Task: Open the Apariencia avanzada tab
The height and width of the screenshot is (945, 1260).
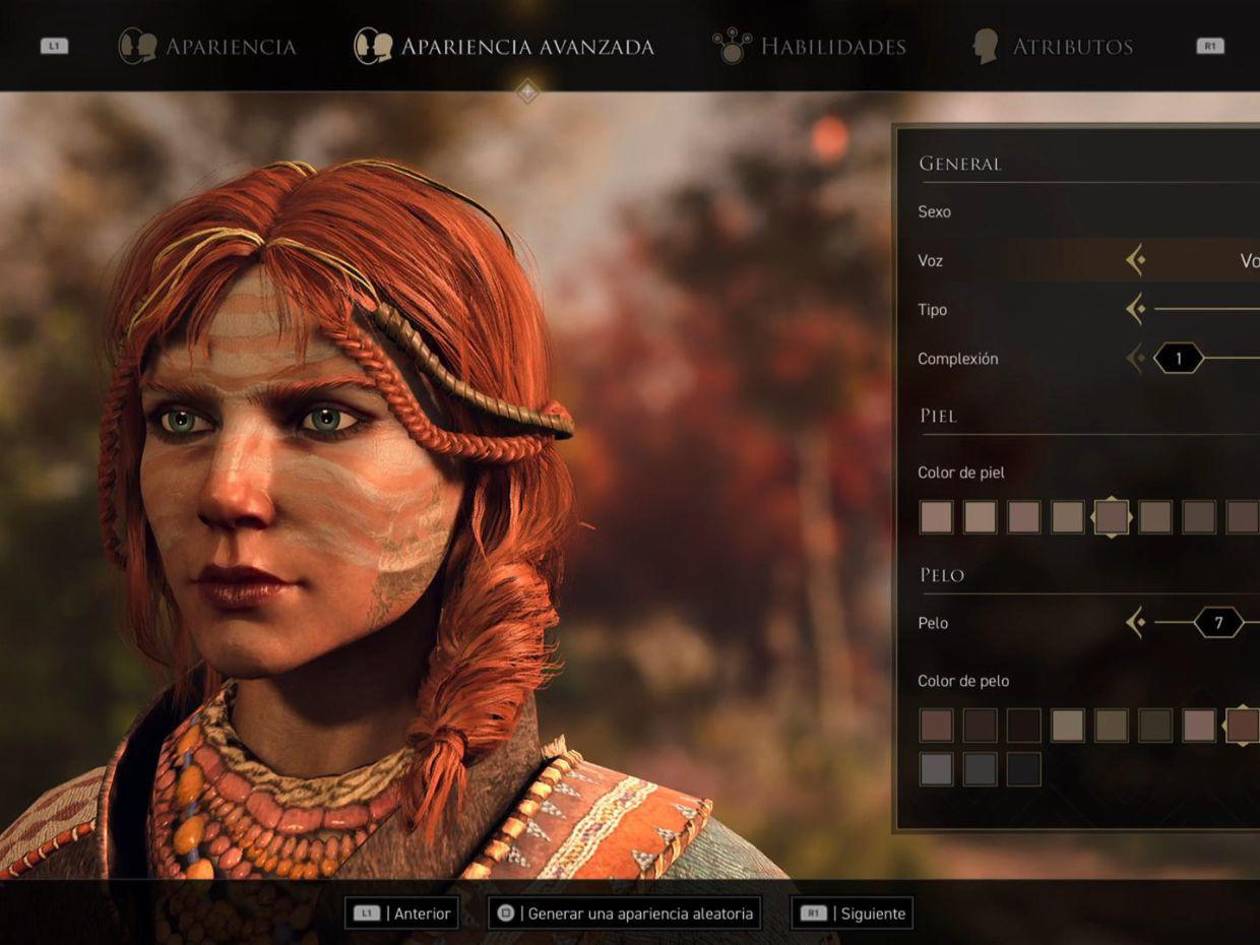Action: pyautogui.click(x=504, y=46)
